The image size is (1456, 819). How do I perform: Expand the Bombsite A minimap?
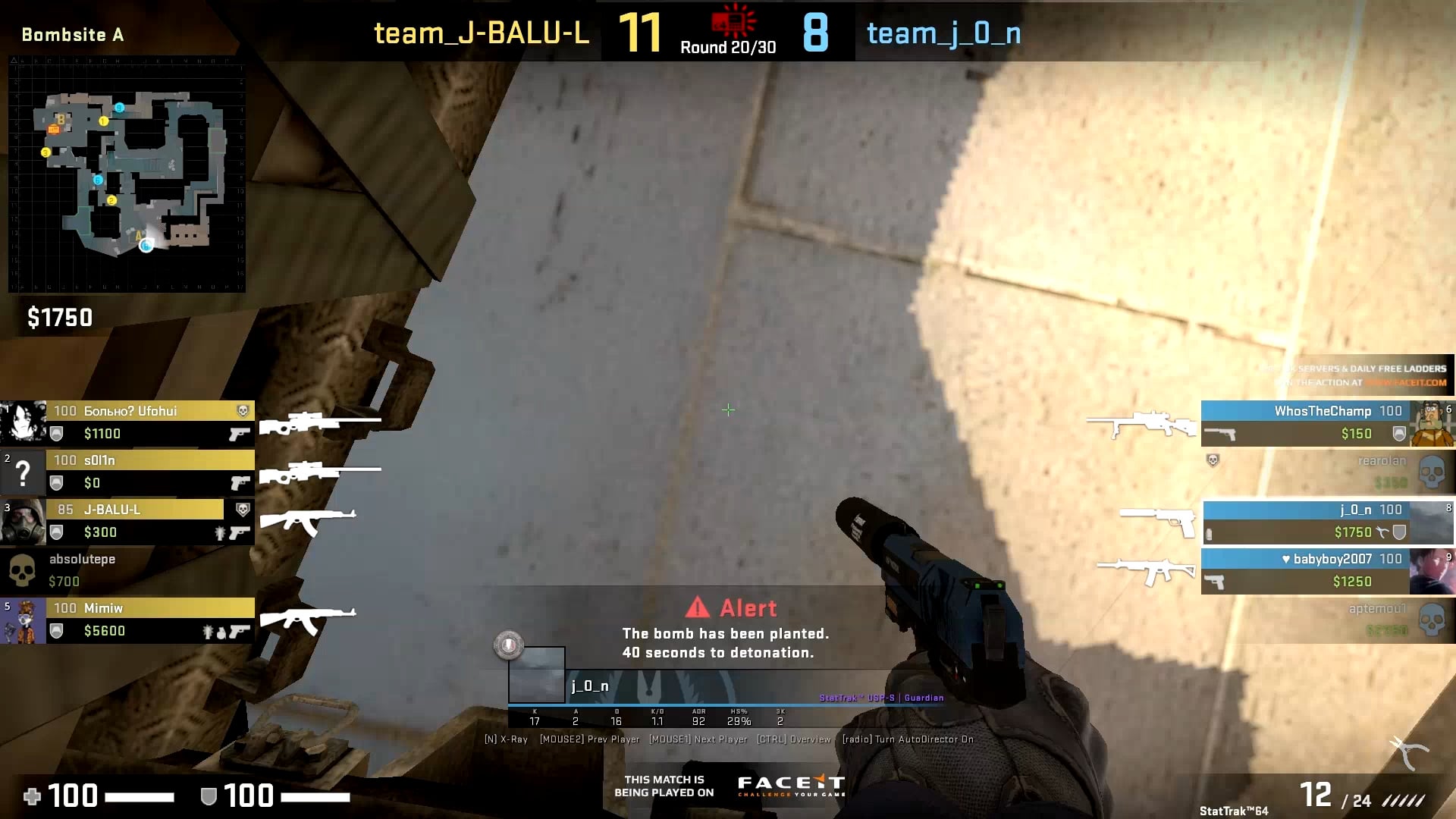pyautogui.click(x=125, y=178)
